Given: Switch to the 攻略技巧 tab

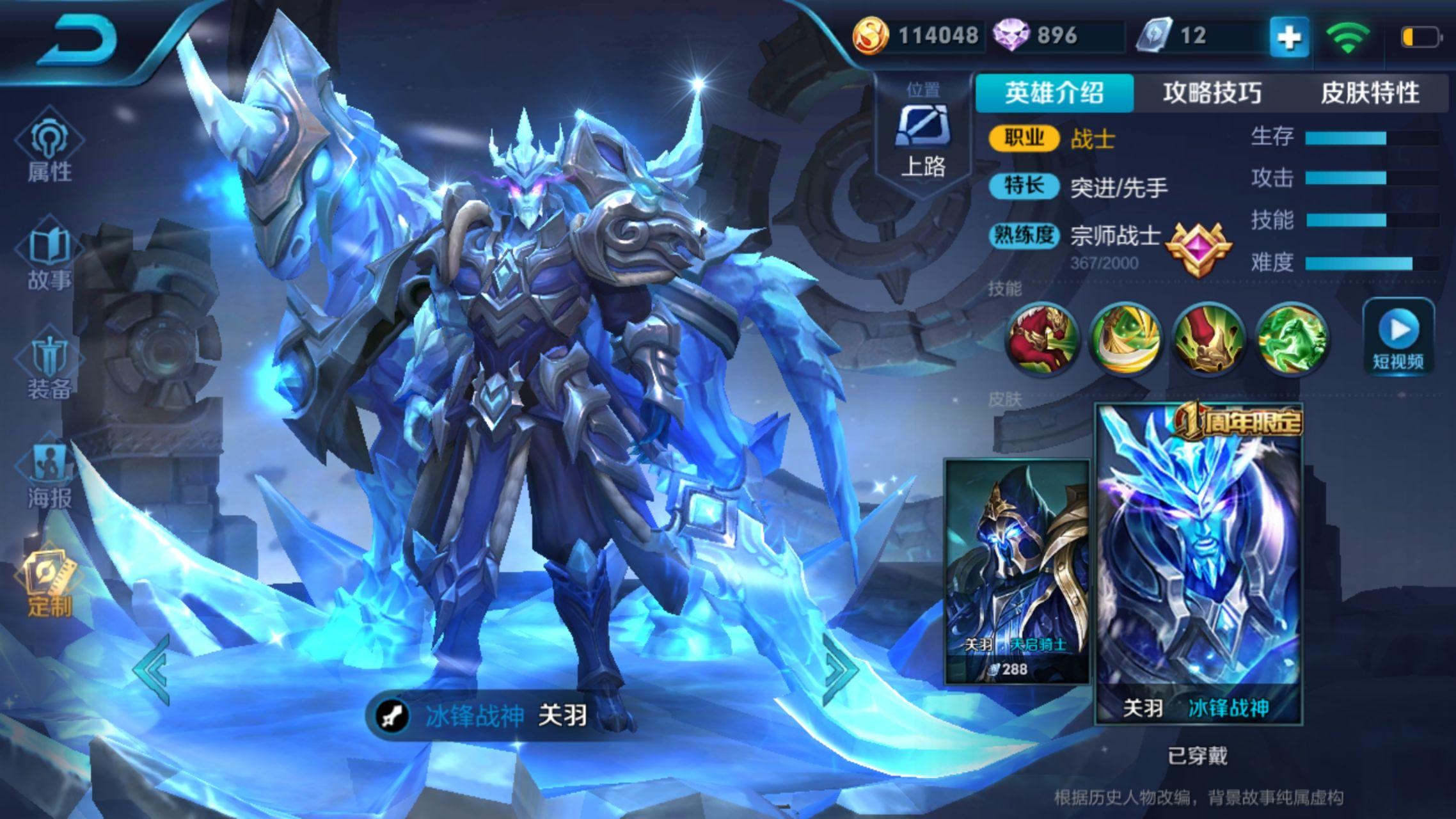Looking at the screenshot, I should pos(1212,93).
